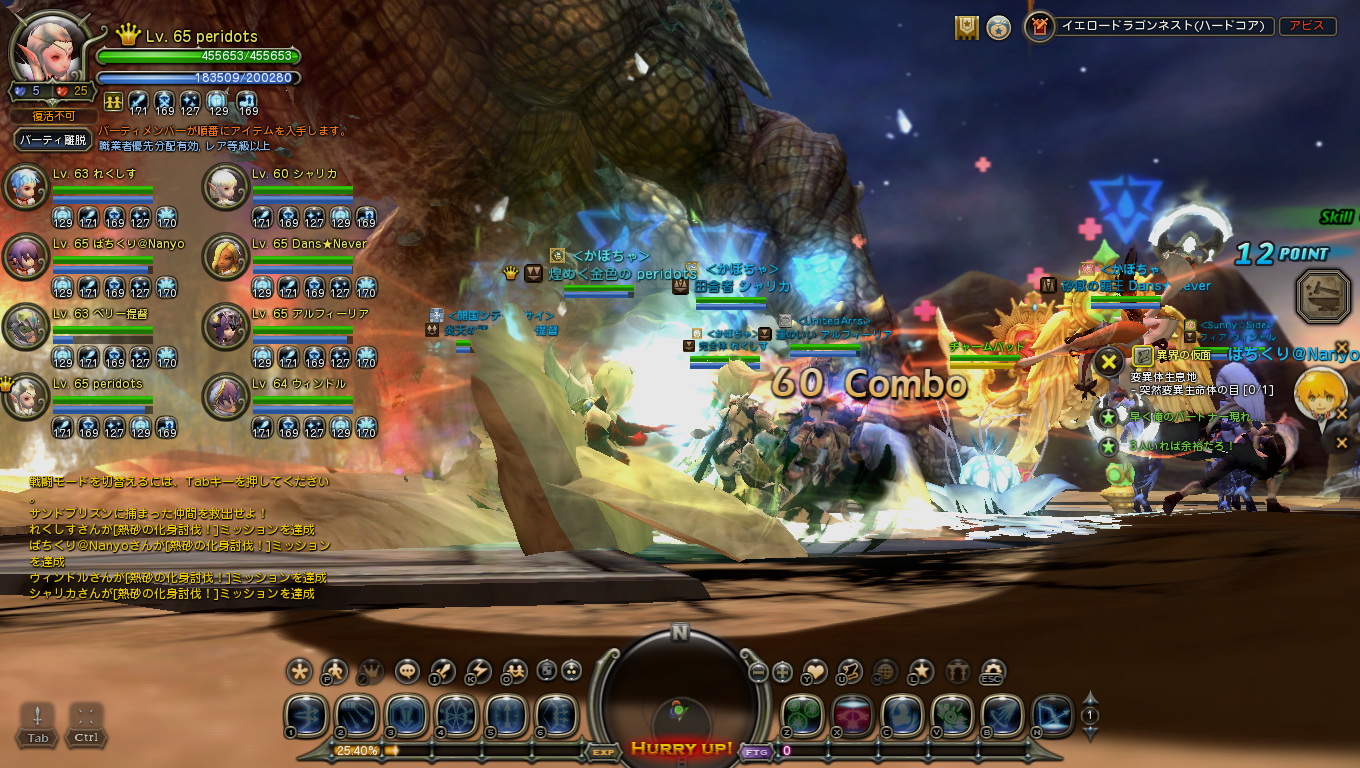
Task: Open the heart icon menu
Action: tap(816, 671)
